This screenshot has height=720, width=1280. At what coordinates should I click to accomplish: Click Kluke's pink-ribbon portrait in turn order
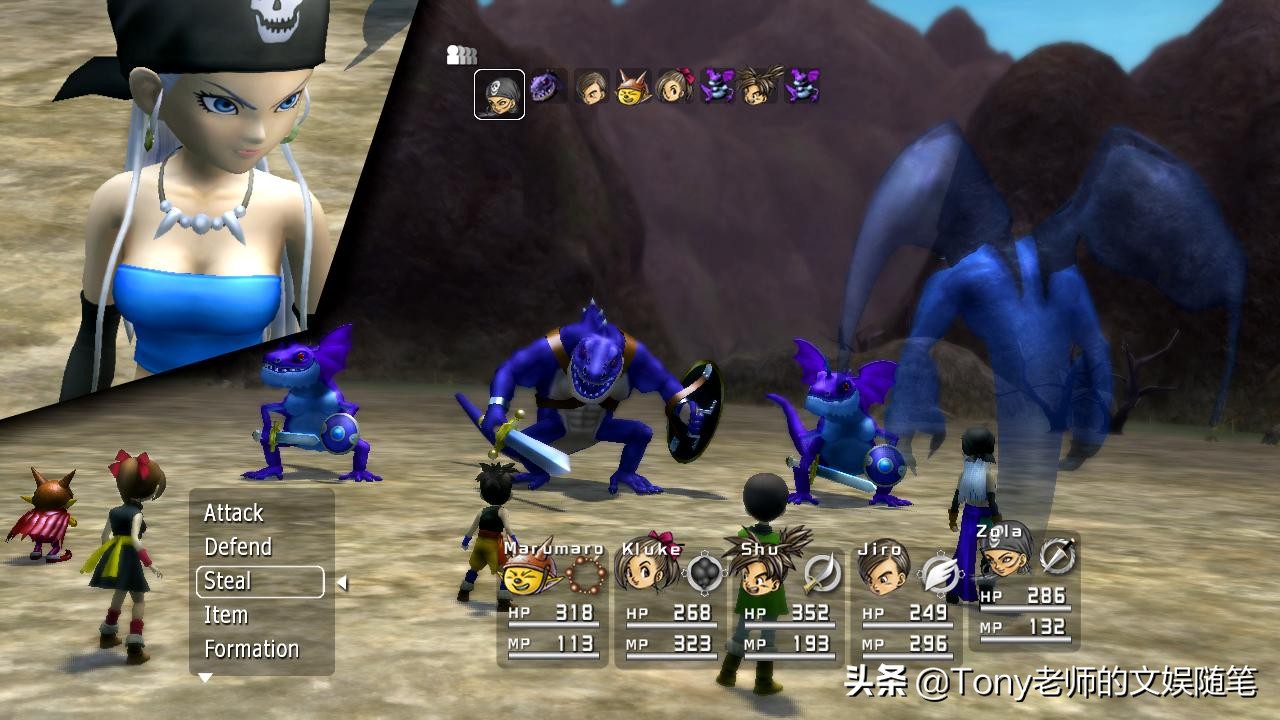point(675,86)
